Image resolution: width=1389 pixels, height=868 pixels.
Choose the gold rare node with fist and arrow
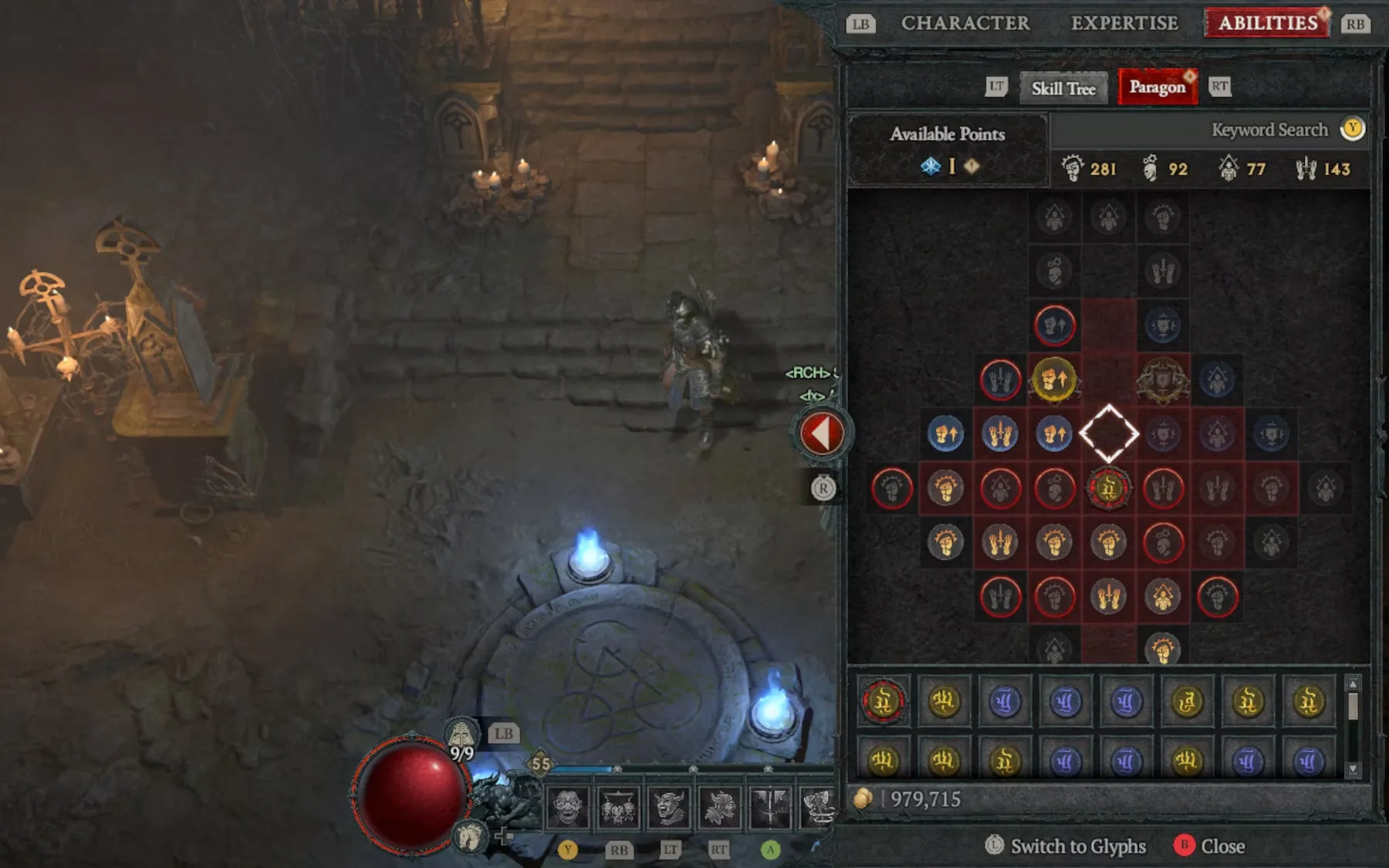click(1054, 380)
